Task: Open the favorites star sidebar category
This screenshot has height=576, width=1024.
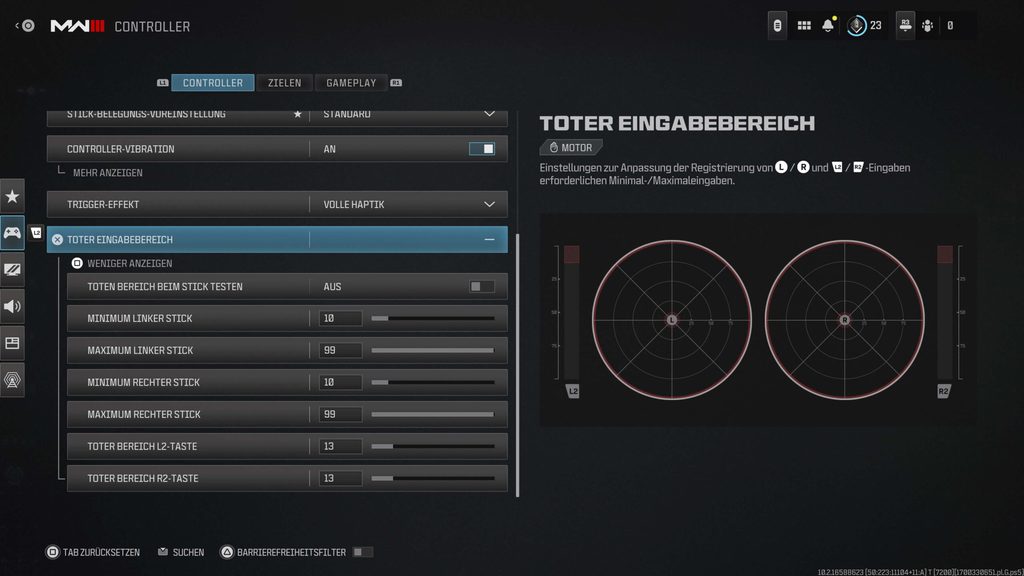Action: point(13,196)
